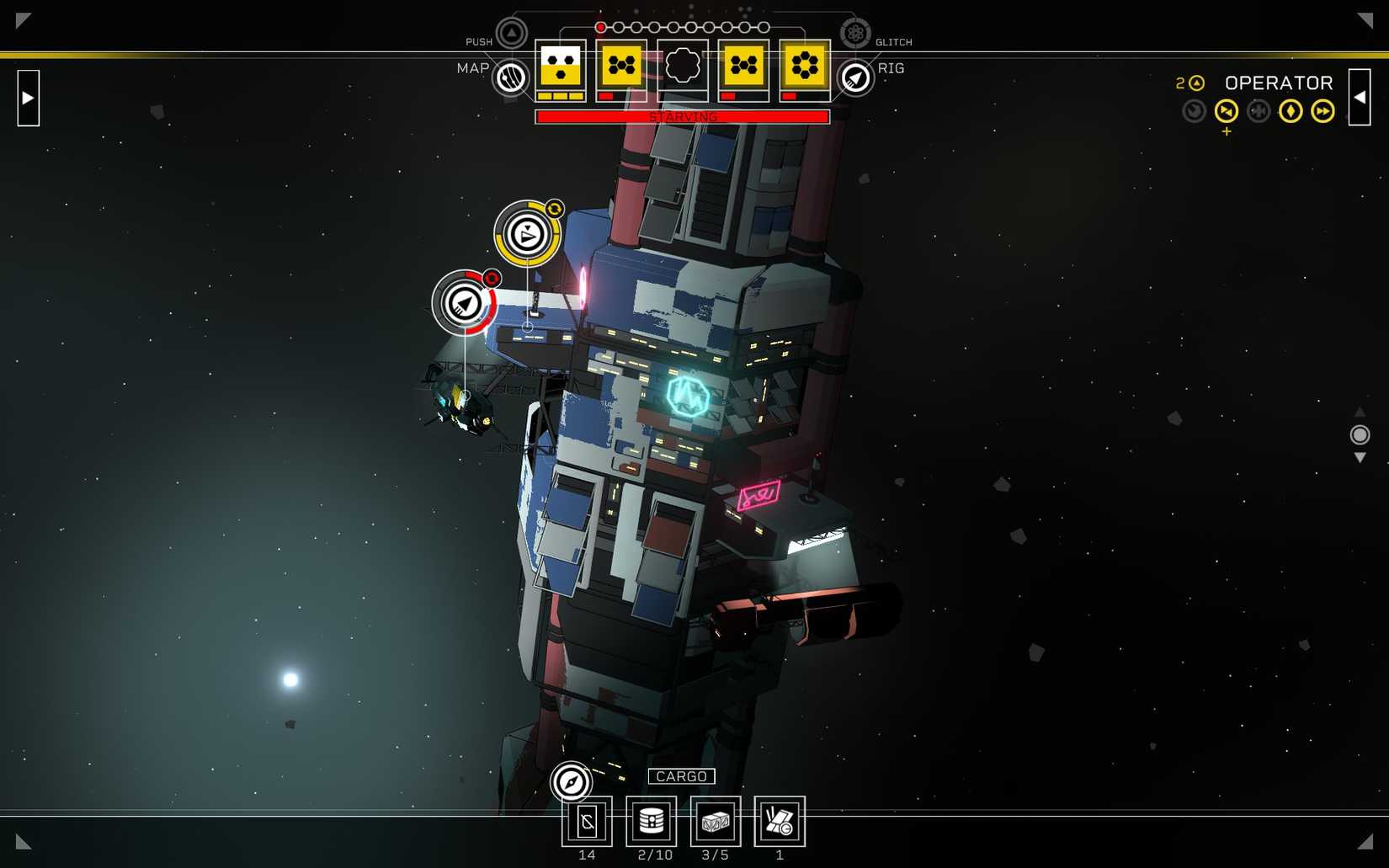Expand the left side panel arrow

click(x=28, y=98)
